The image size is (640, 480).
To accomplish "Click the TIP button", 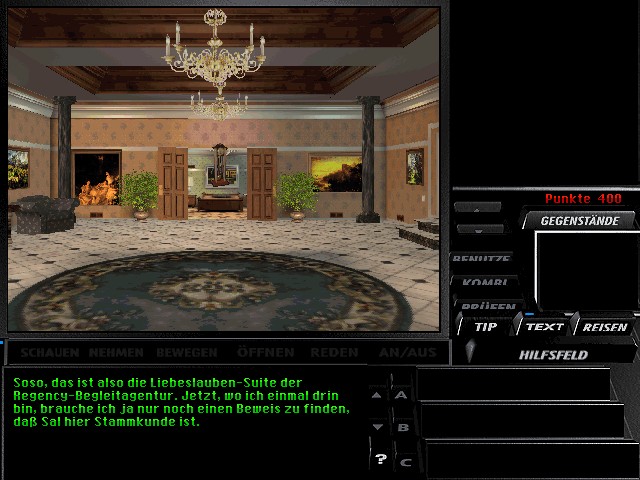I will [x=485, y=326].
